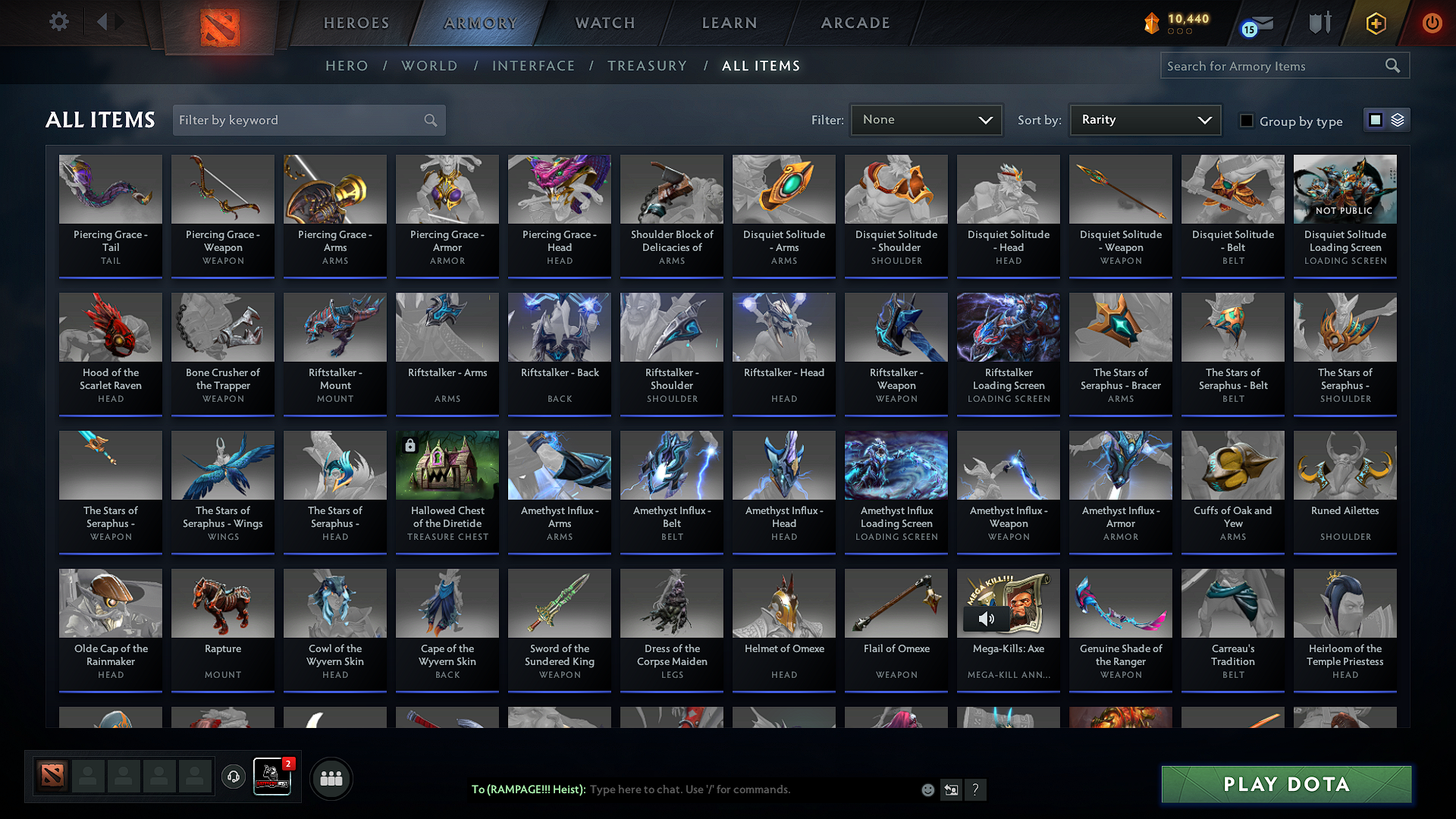Select the voice chat headset icon
Image resolution: width=1456 pixels, height=819 pixels.
point(233,777)
